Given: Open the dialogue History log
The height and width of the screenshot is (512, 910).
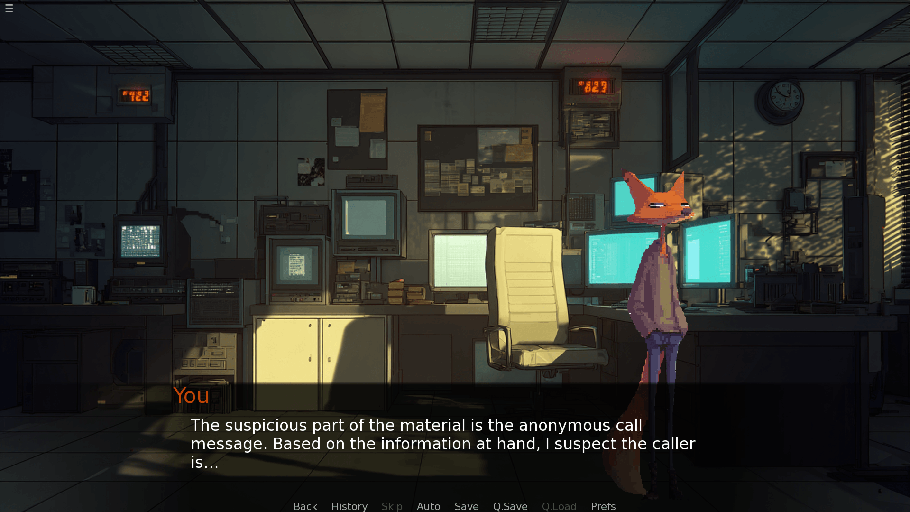Looking at the screenshot, I should pos(349,506).
